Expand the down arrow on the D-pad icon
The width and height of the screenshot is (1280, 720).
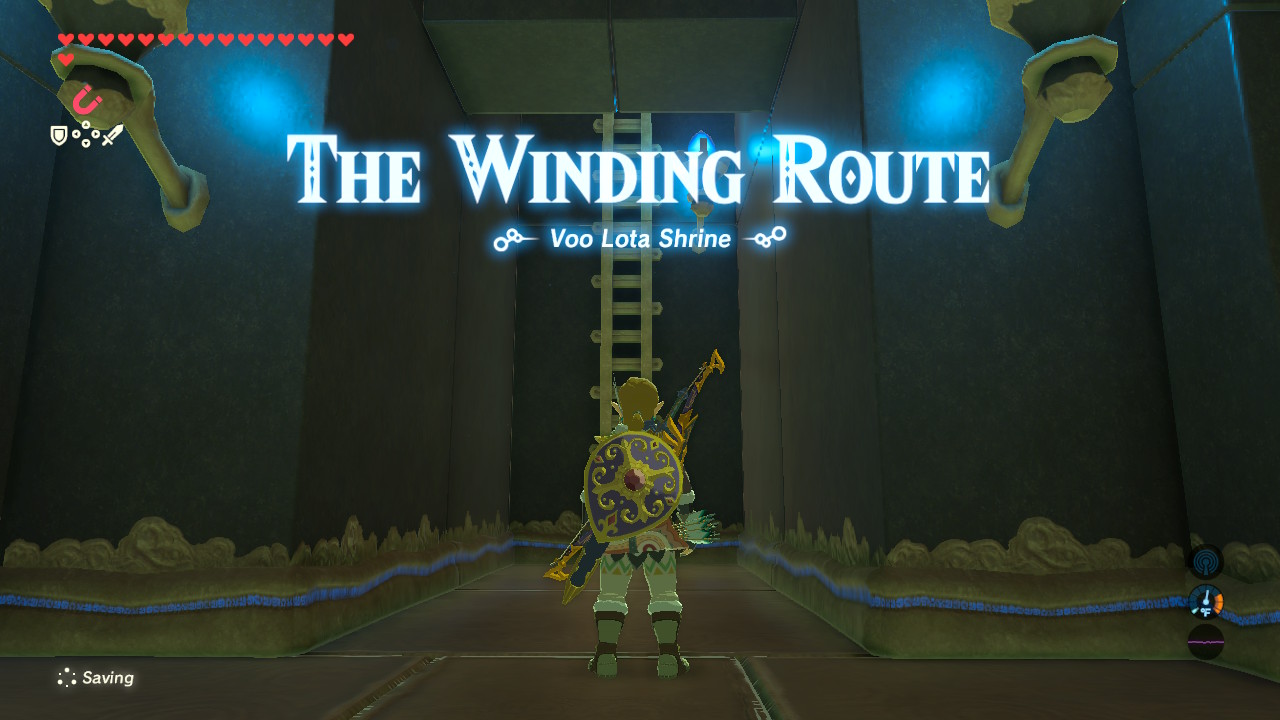86,142
